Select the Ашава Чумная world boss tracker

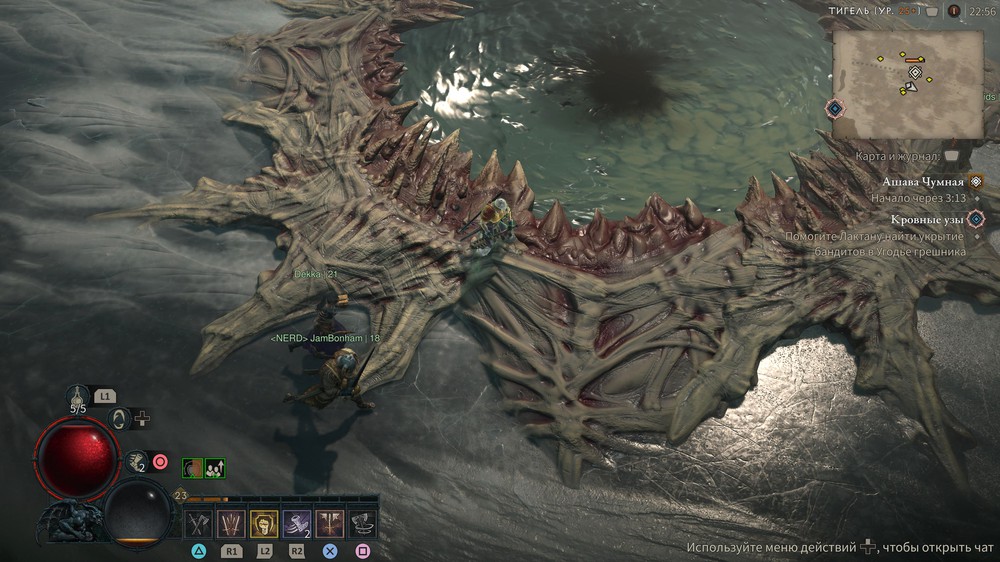pyautogui.click(x=923, y=182)
